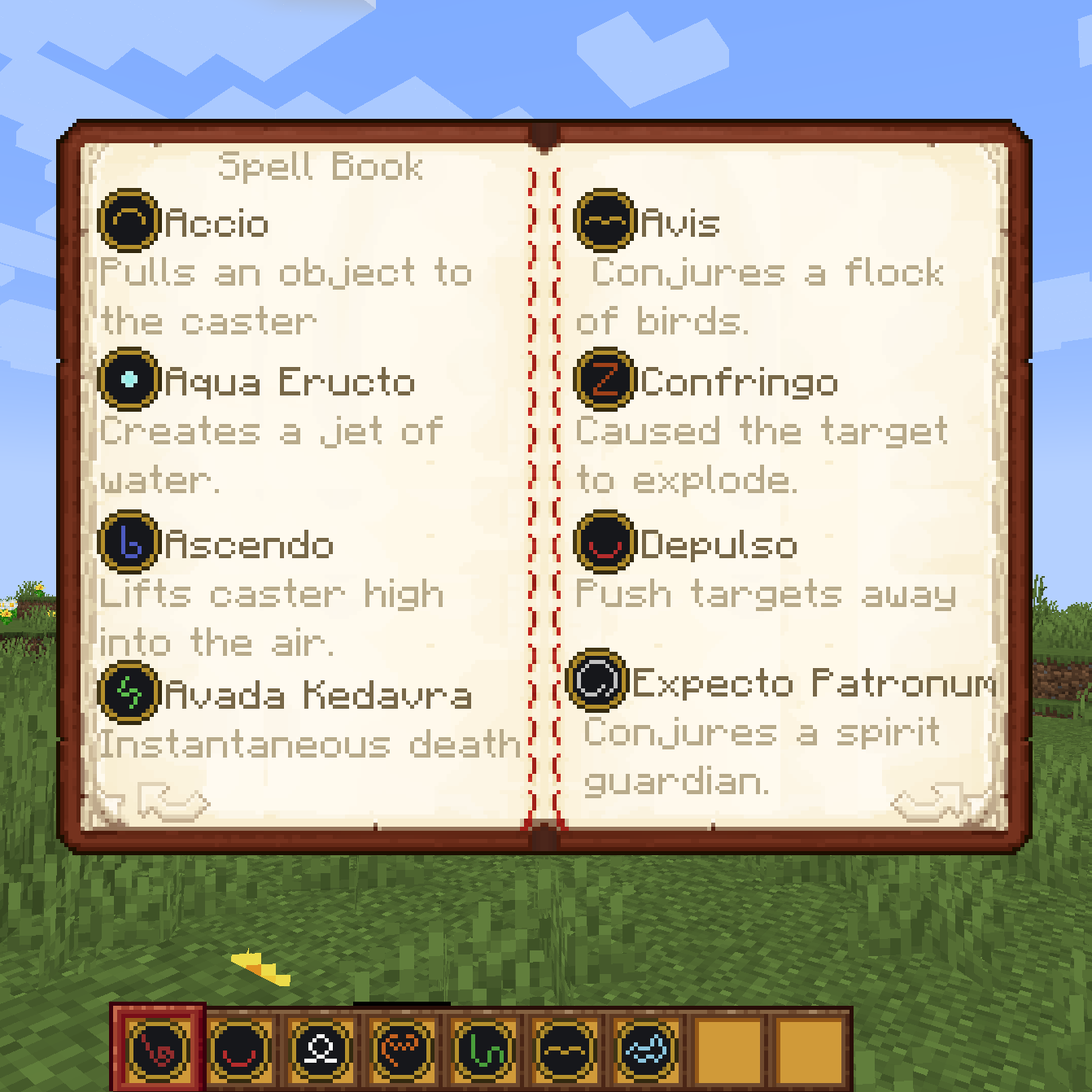Select the red spell in hotbar slot one
The width and height of the screenshot is (1092, 1092).
pyautogui.click(x=159, y=1050)
